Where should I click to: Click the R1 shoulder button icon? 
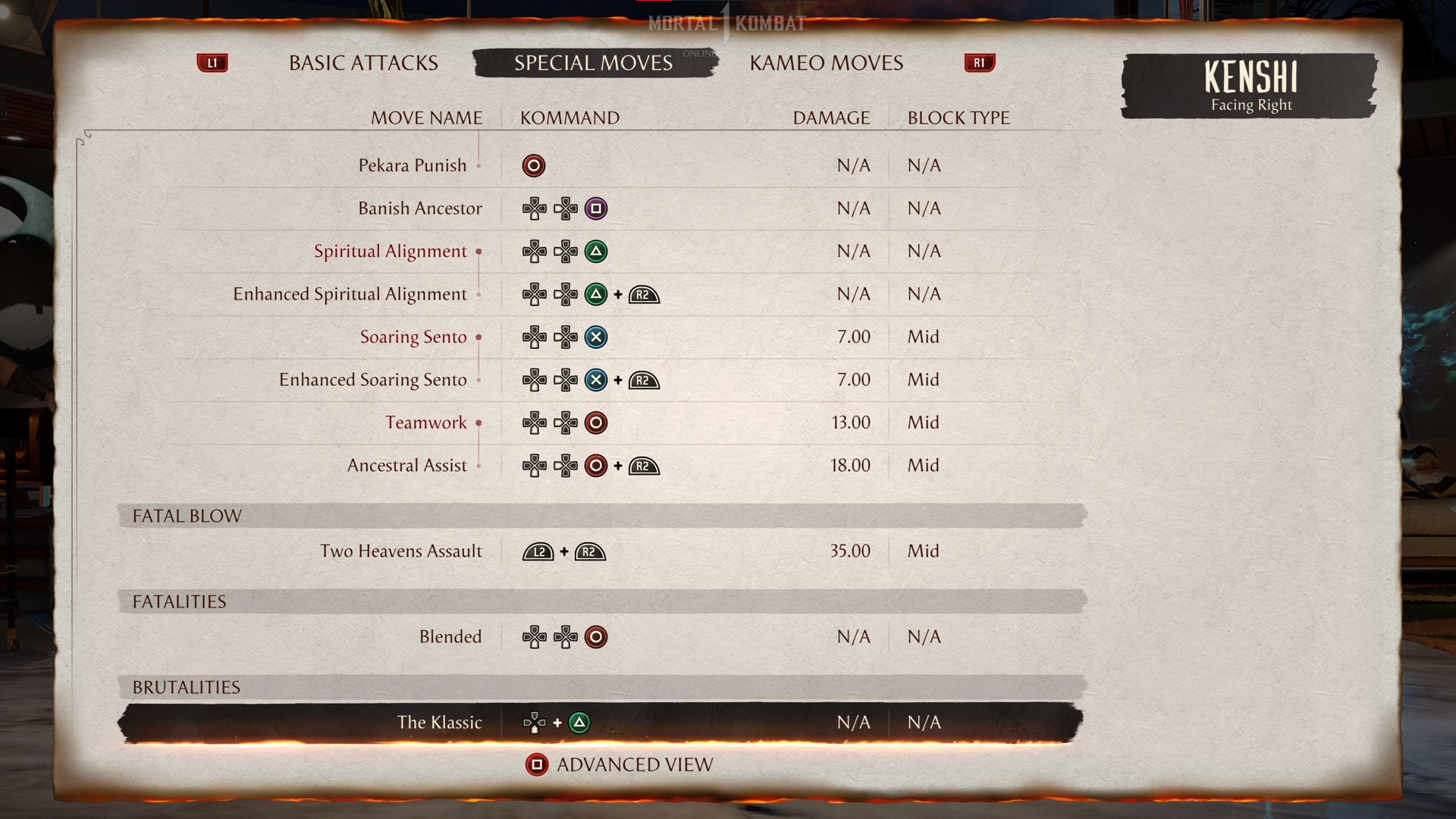click(x=978, y=63)
